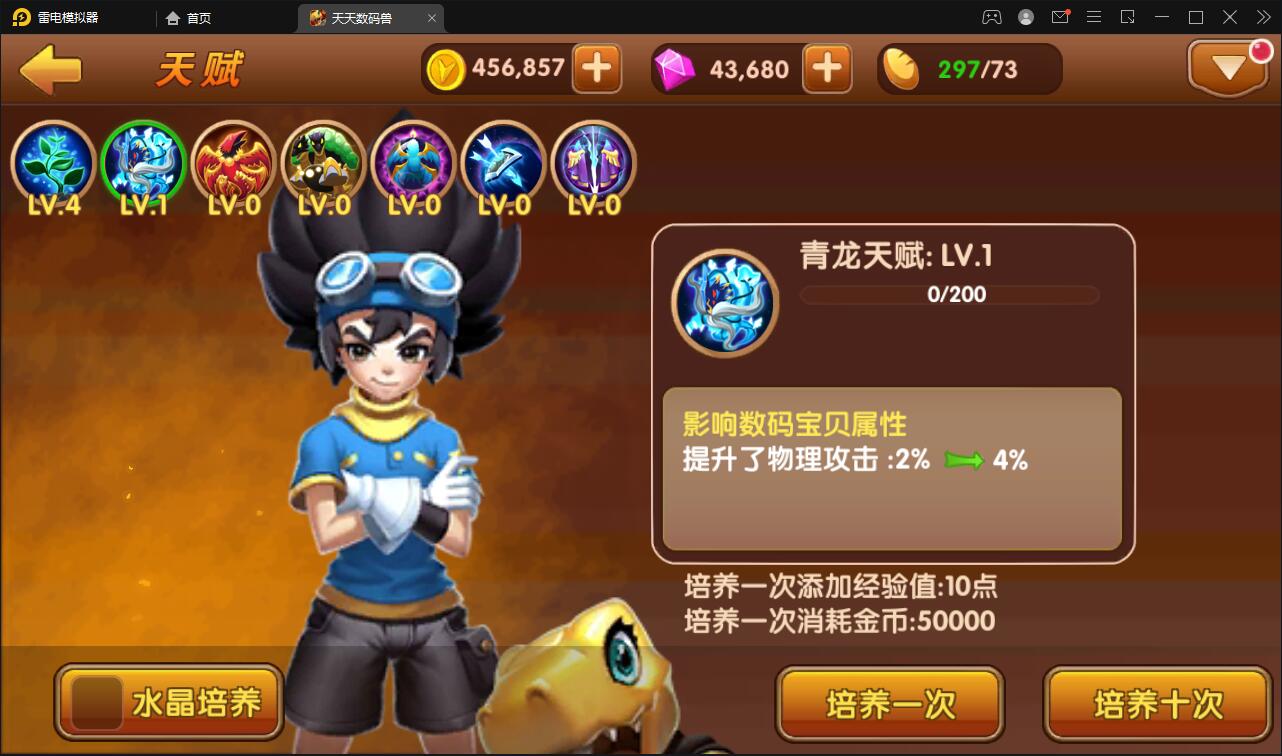This screenshot has height=756, width=1282.
Task: Click the yellow back arrow
Action: 52,68
